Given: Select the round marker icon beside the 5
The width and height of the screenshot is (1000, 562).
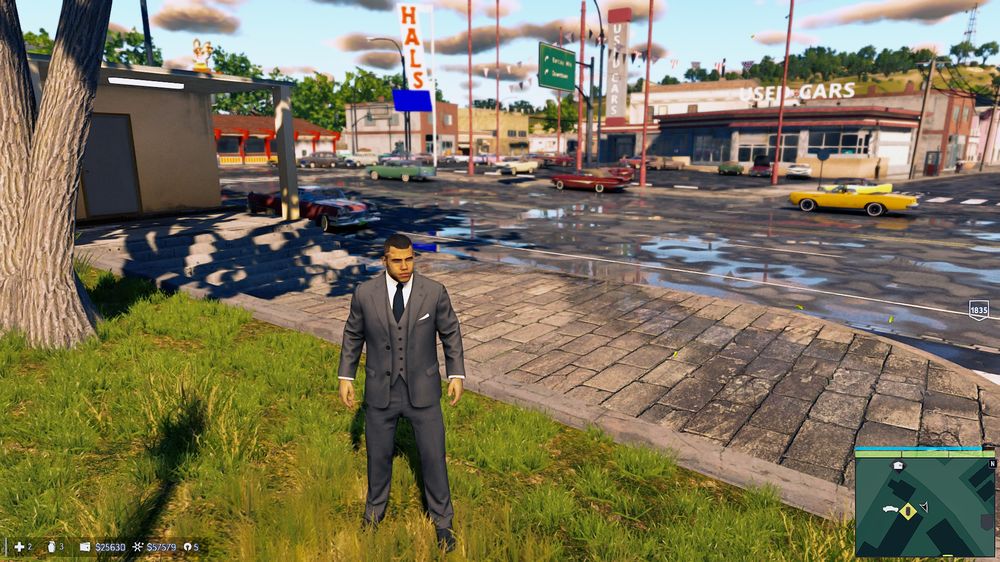Looking at the screenshot, I should [x=185, y=547].
